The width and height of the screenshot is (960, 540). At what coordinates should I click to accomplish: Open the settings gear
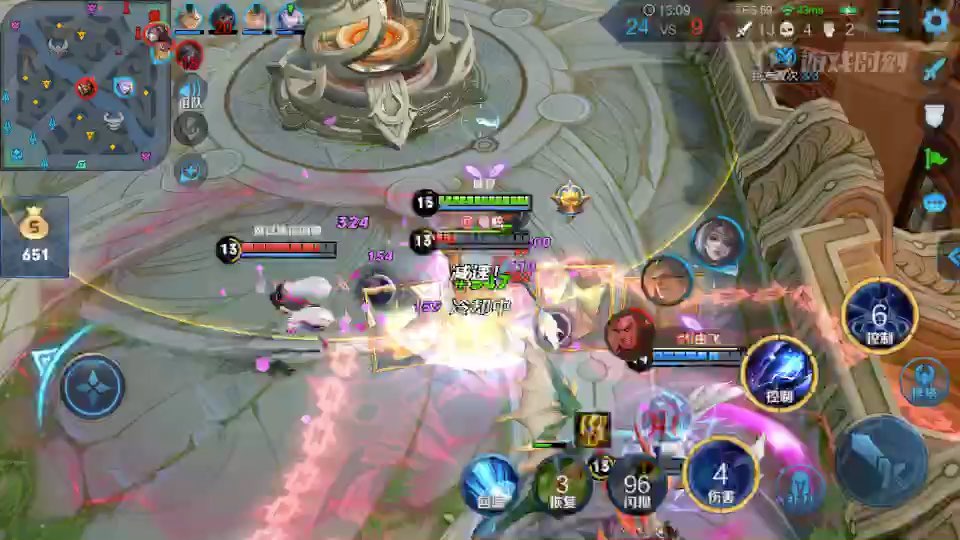[936, 20]
